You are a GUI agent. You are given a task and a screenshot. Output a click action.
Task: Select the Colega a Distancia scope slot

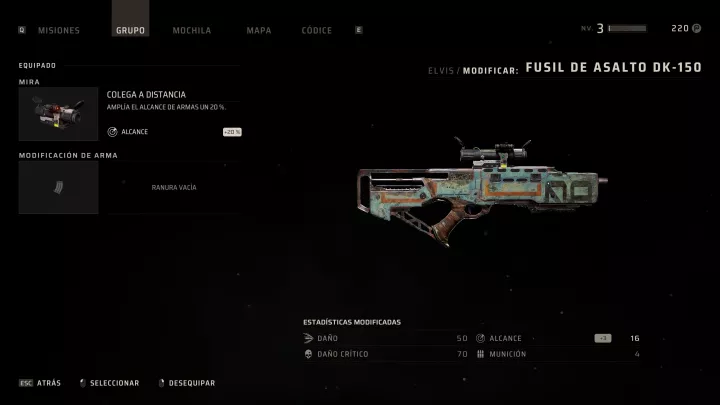pyautogui.click(x=130, y=113)
